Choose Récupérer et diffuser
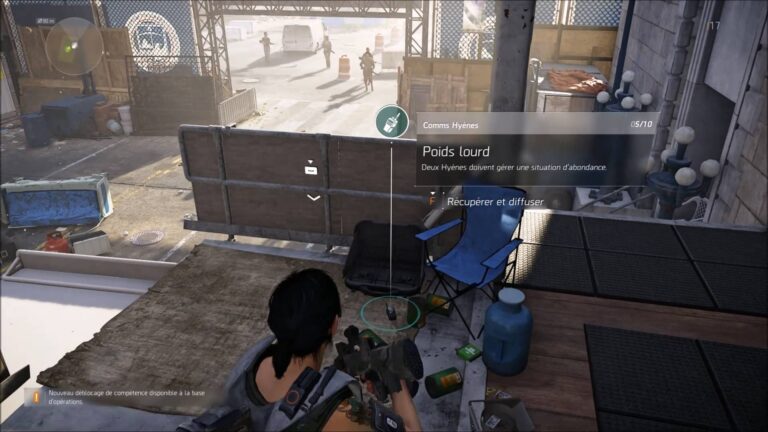Viewport: 768px width, 432px height. tap(494, 201)
